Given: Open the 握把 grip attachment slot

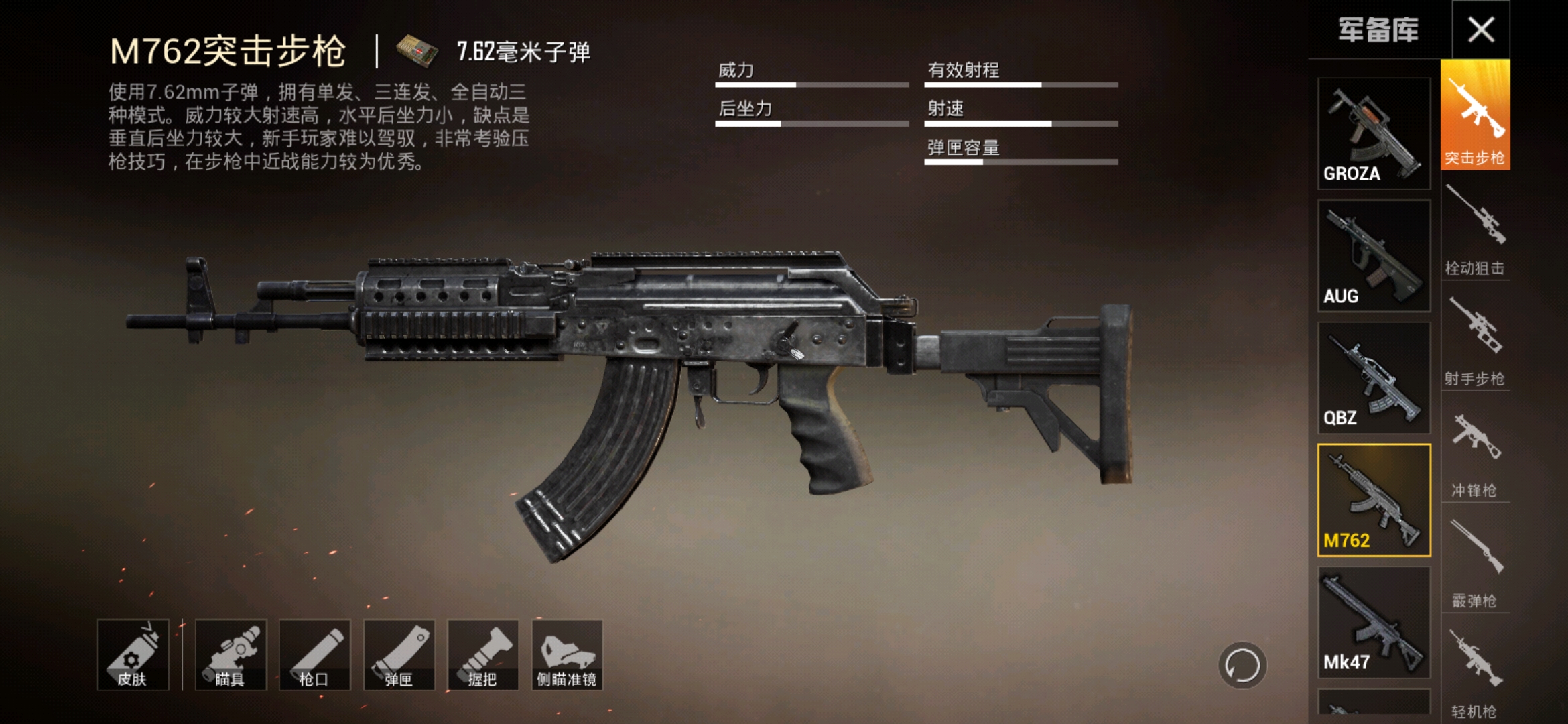Looking at the screenshot, I should (x=482, y=655).
